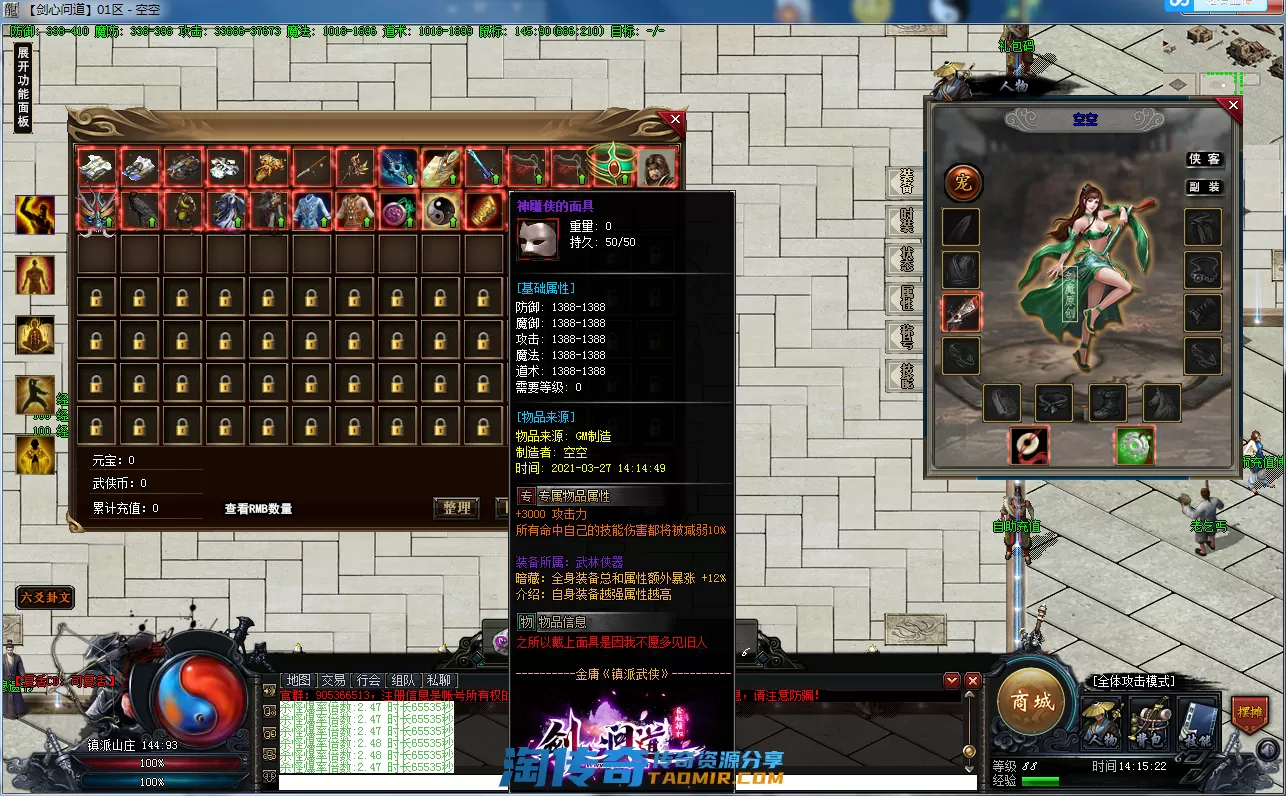Open the 商城 shop
This screenshot has width=1286, height=796.
click(x=1032, y=702)
